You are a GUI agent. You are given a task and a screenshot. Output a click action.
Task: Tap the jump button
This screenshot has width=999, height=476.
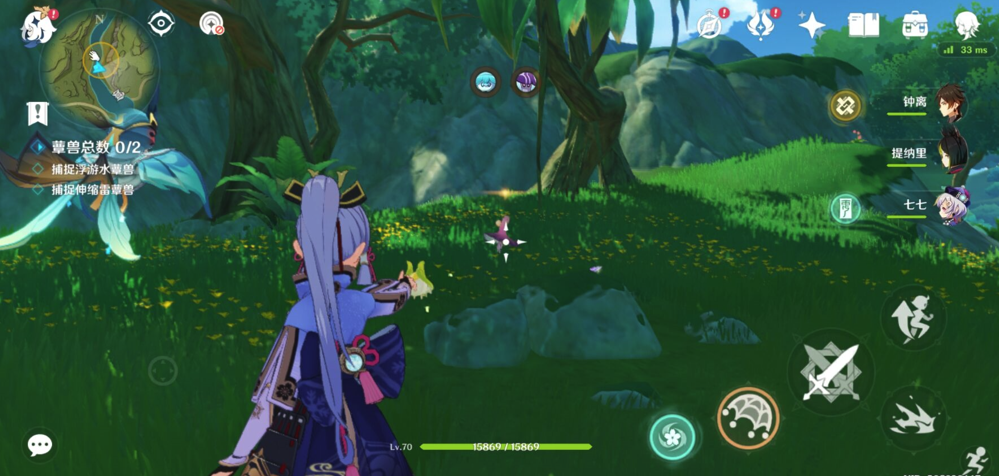914,317
